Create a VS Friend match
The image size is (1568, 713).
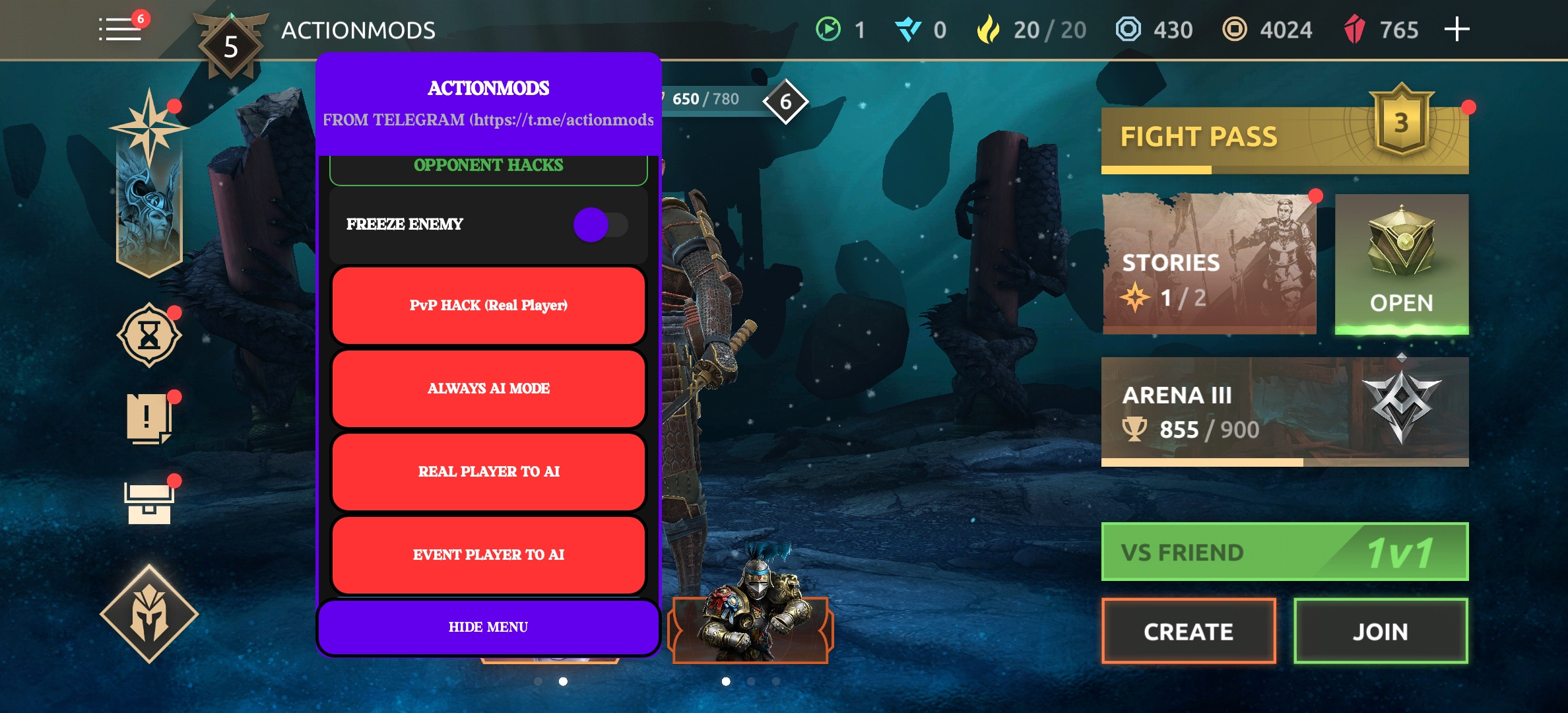tap(1188, 631)
